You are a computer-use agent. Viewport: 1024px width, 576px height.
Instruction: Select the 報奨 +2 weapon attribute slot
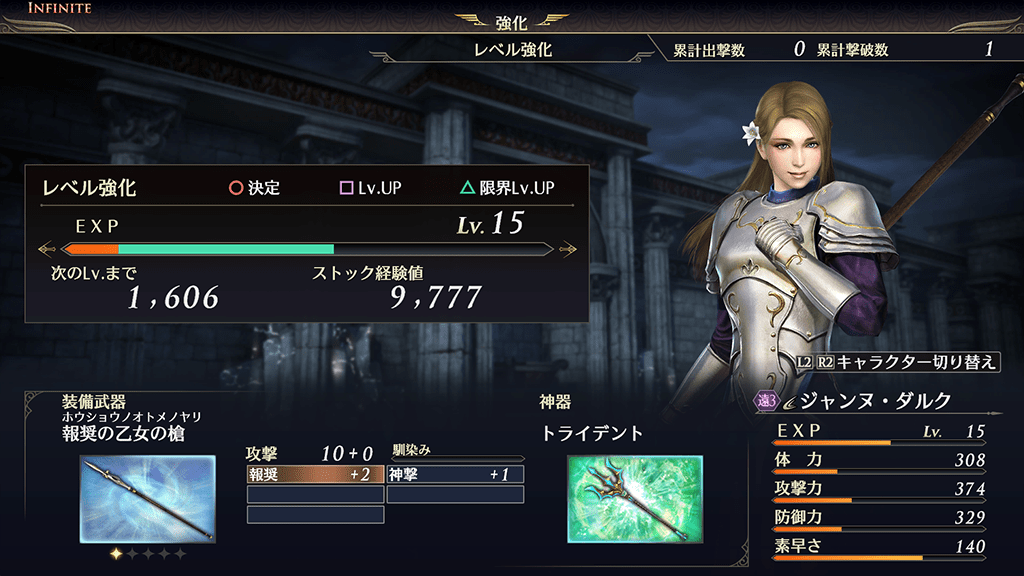tap(315, 474)
